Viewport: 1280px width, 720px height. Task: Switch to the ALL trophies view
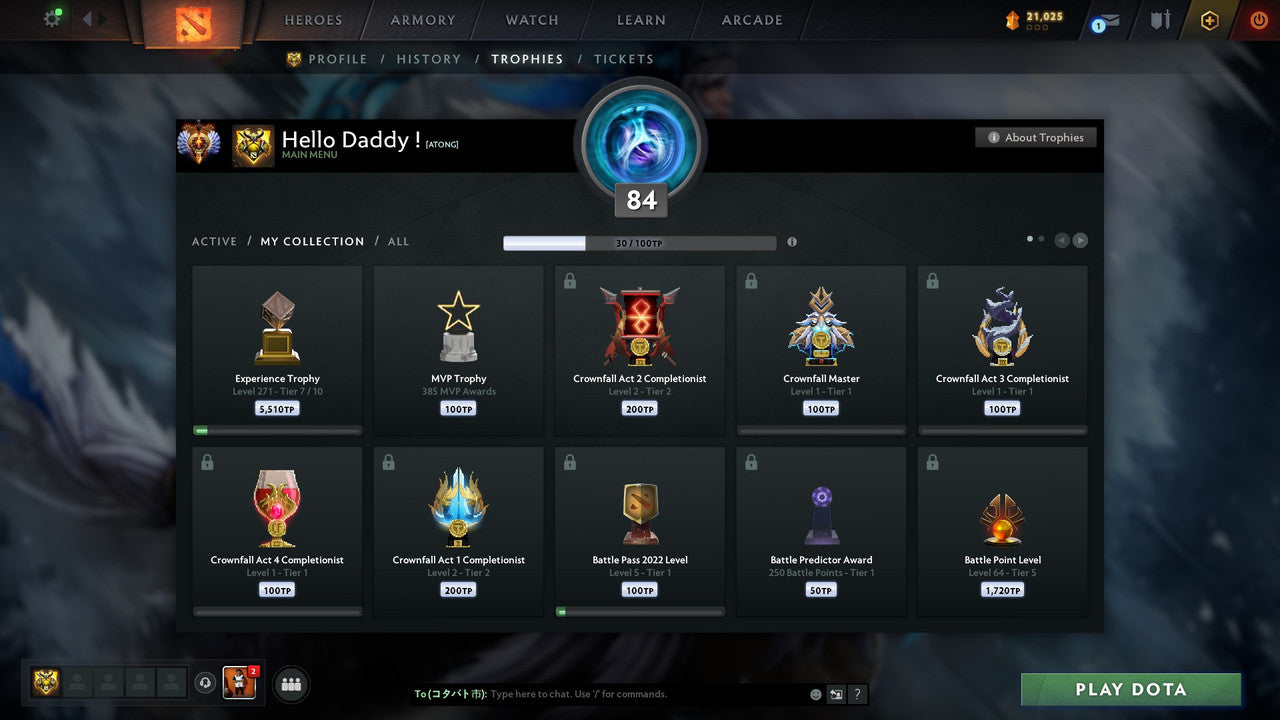click(x=398, y=241)
